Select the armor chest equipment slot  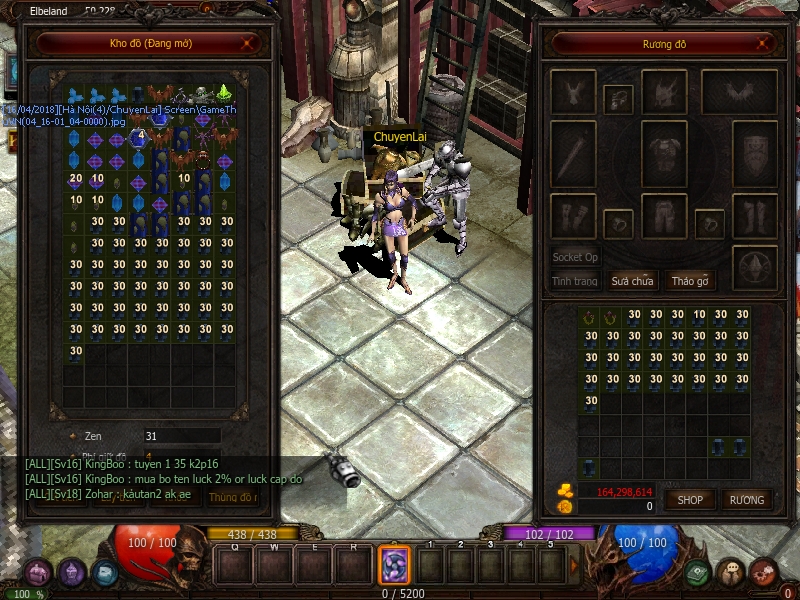661,155
